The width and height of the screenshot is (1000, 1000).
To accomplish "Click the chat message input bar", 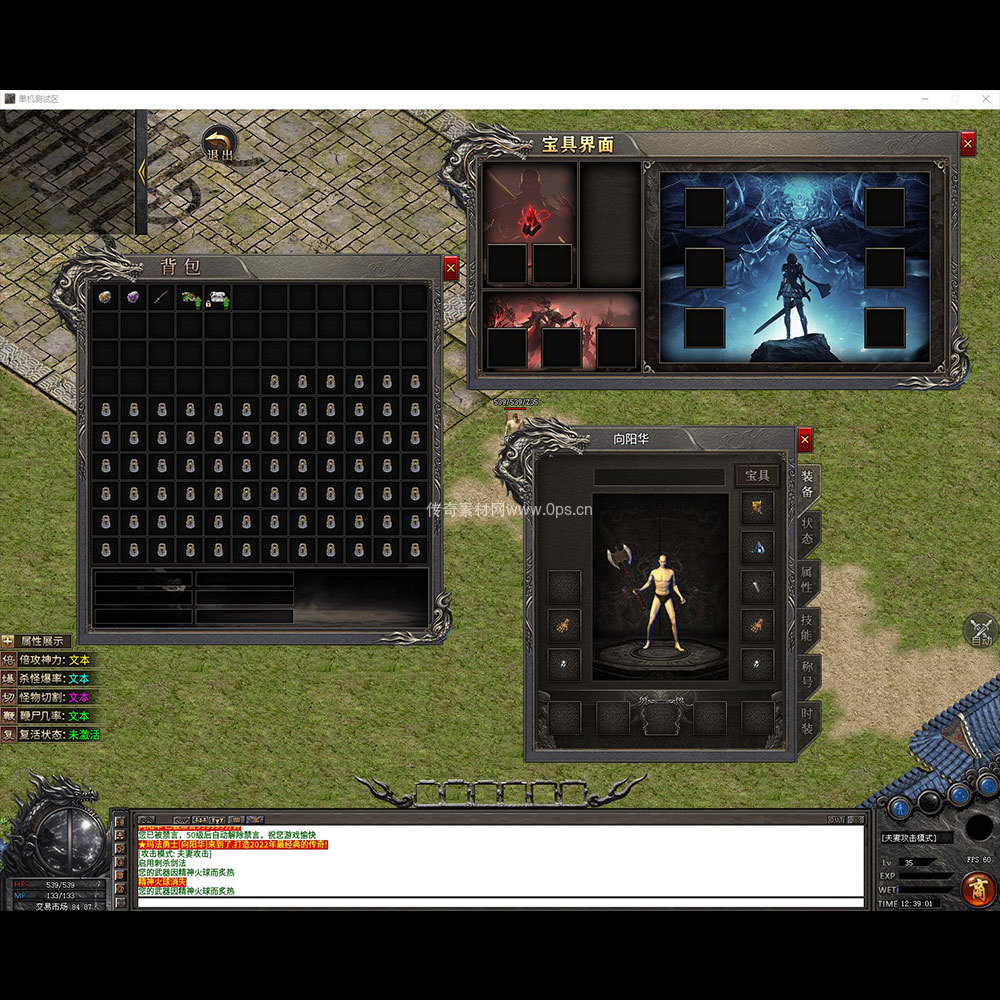I will pyautogui.click(x=500, y=902).
